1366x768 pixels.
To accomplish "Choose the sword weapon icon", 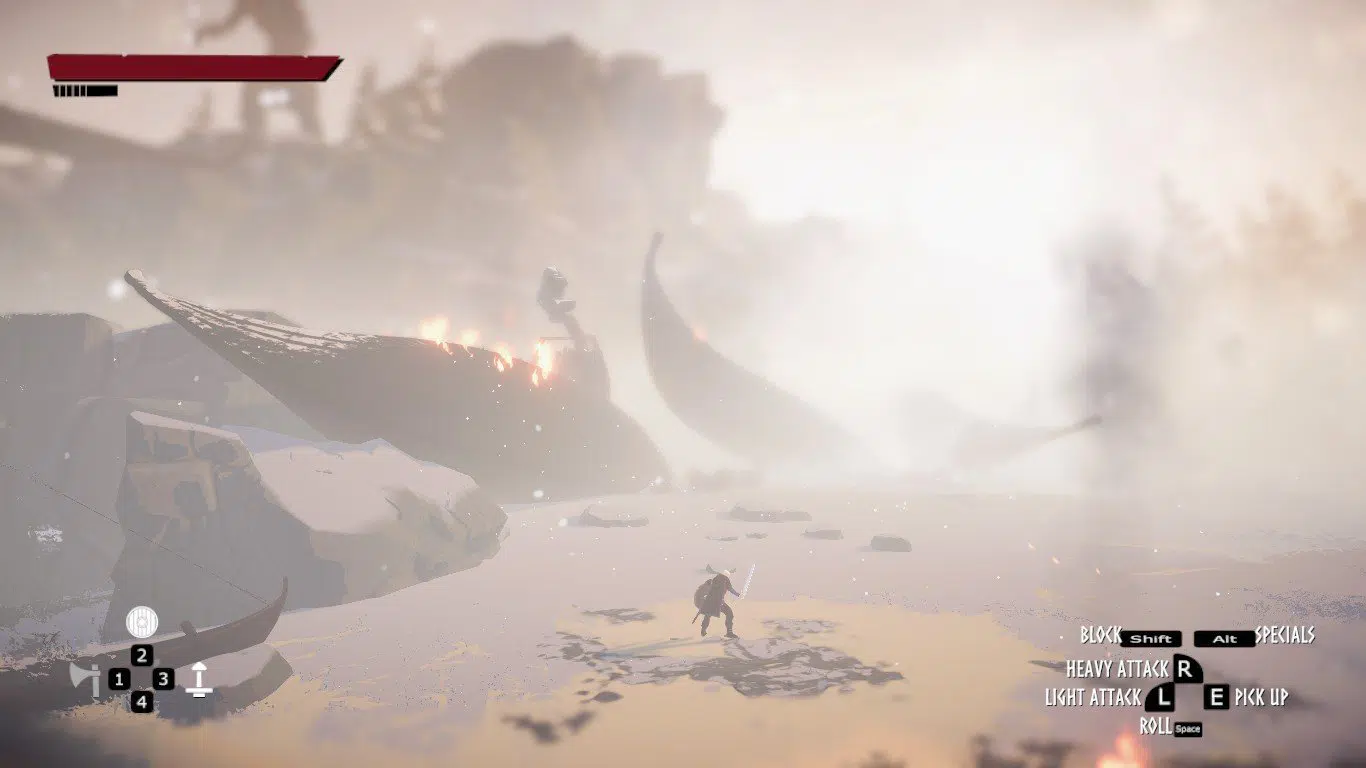I will [199, 679].
